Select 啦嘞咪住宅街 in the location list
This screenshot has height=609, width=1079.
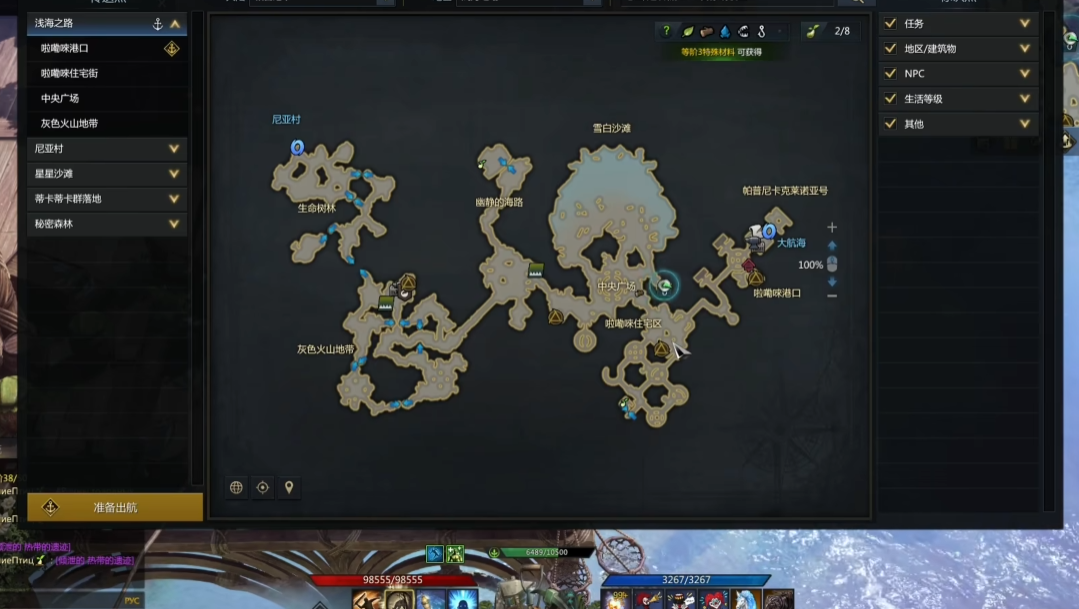(69, 73)
